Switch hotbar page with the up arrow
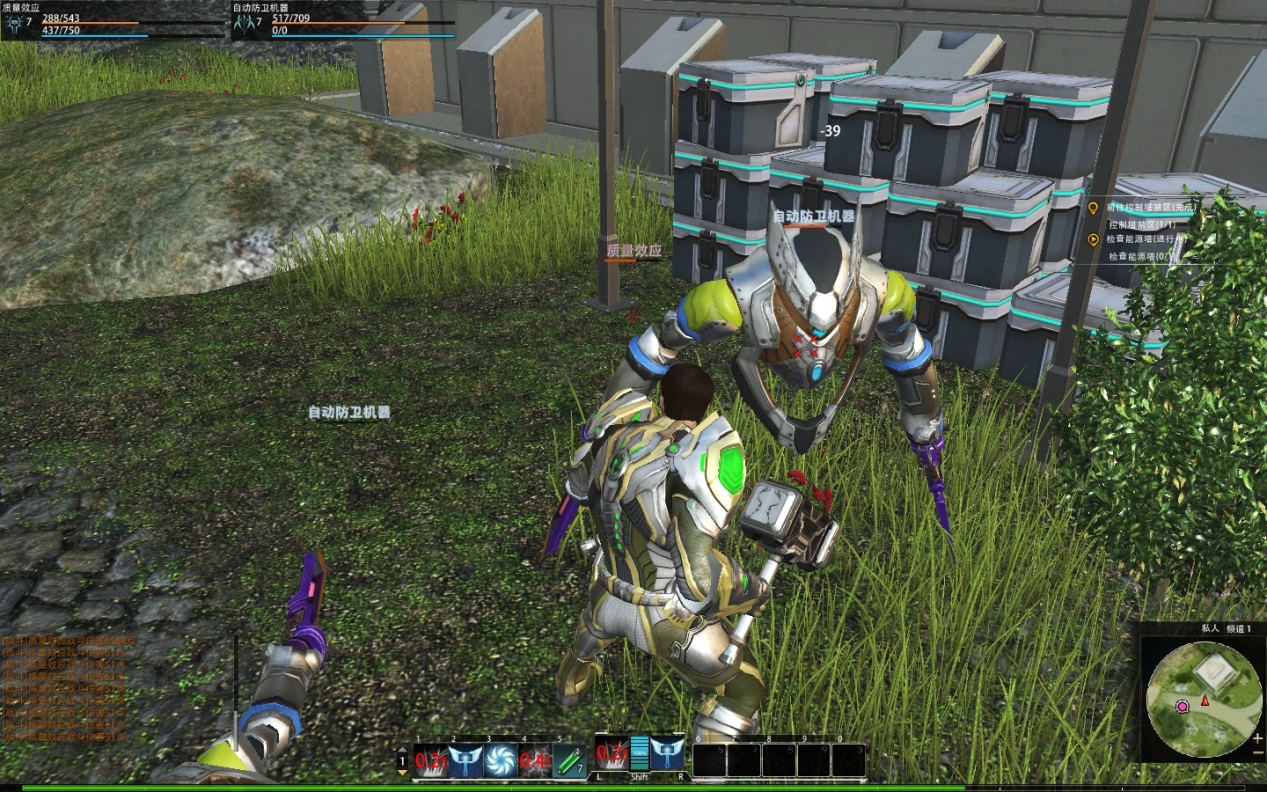Screen dimensions: 1267x792 click(x=402, y=748)
